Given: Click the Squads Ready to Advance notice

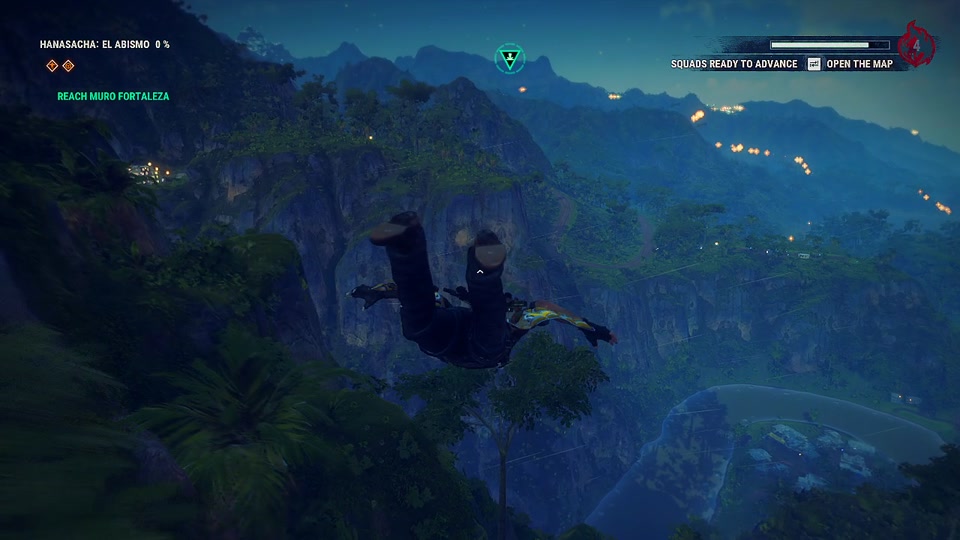Looking at the screenshot, I should point(734,64).
